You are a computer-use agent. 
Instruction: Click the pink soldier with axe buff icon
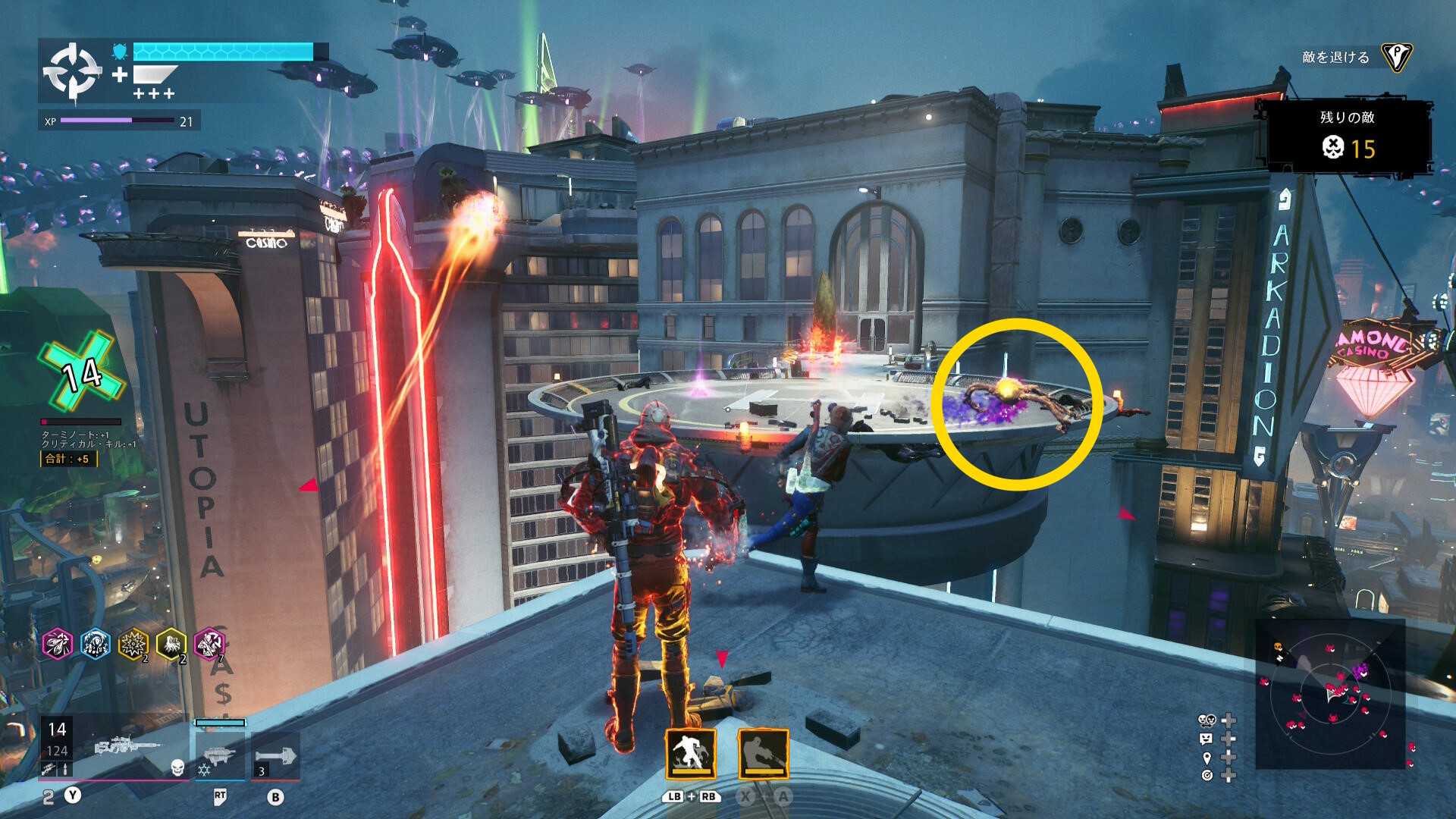209,645
